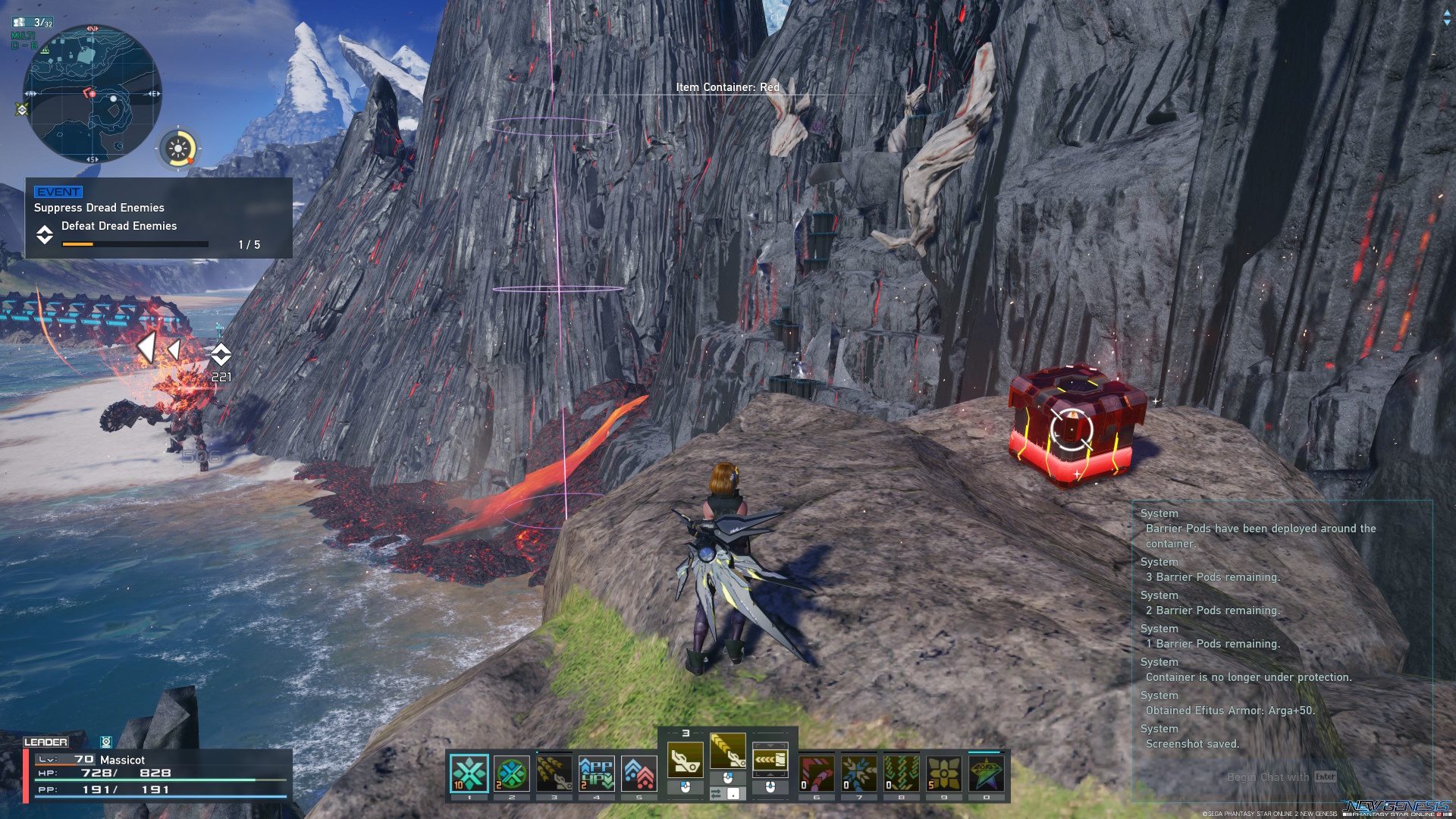Click the EVENT label on the objective panel
The height and width of the screenshot is (819, 1456).
[57, 192]
